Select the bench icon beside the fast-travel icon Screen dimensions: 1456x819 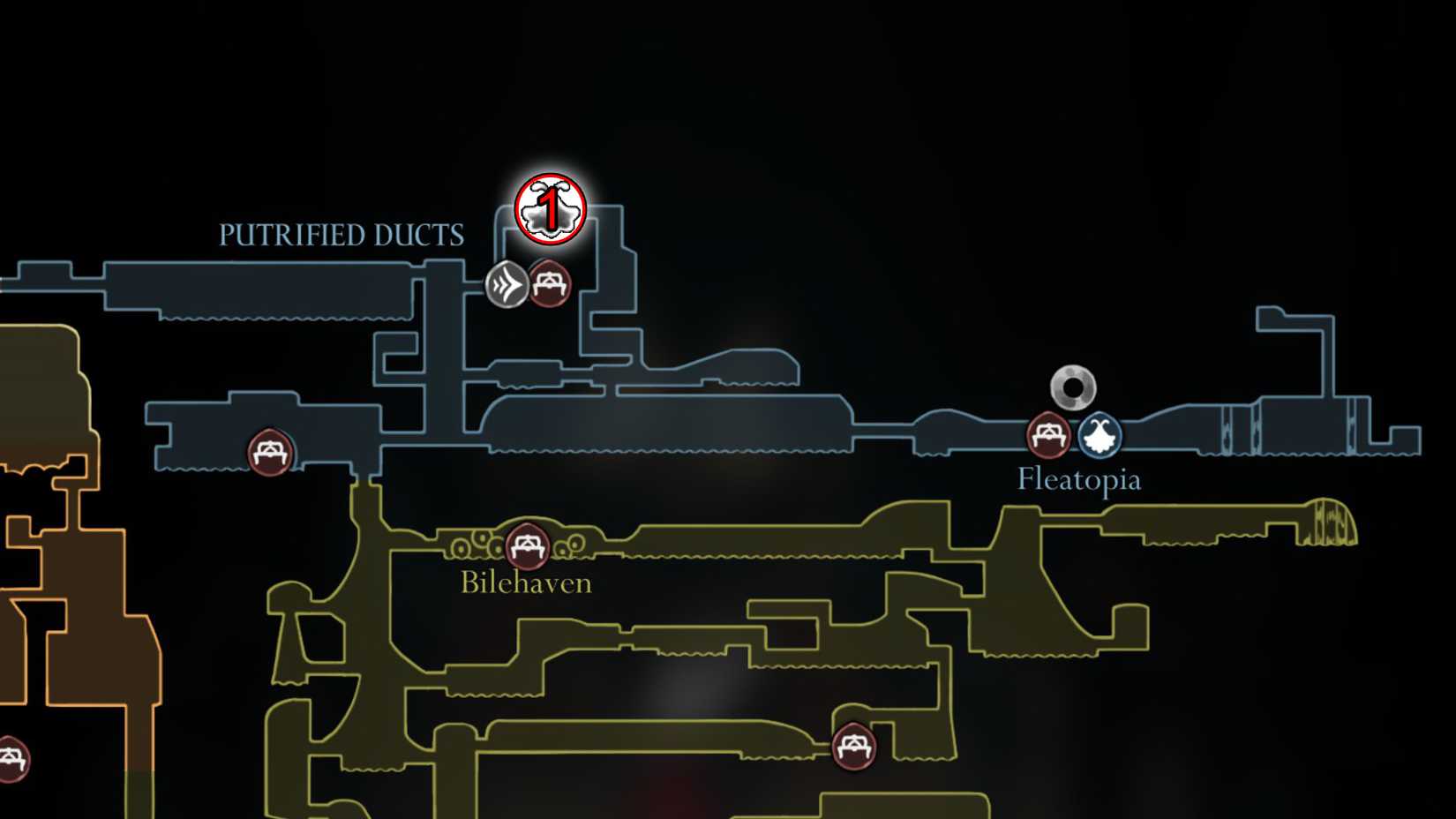551,284
